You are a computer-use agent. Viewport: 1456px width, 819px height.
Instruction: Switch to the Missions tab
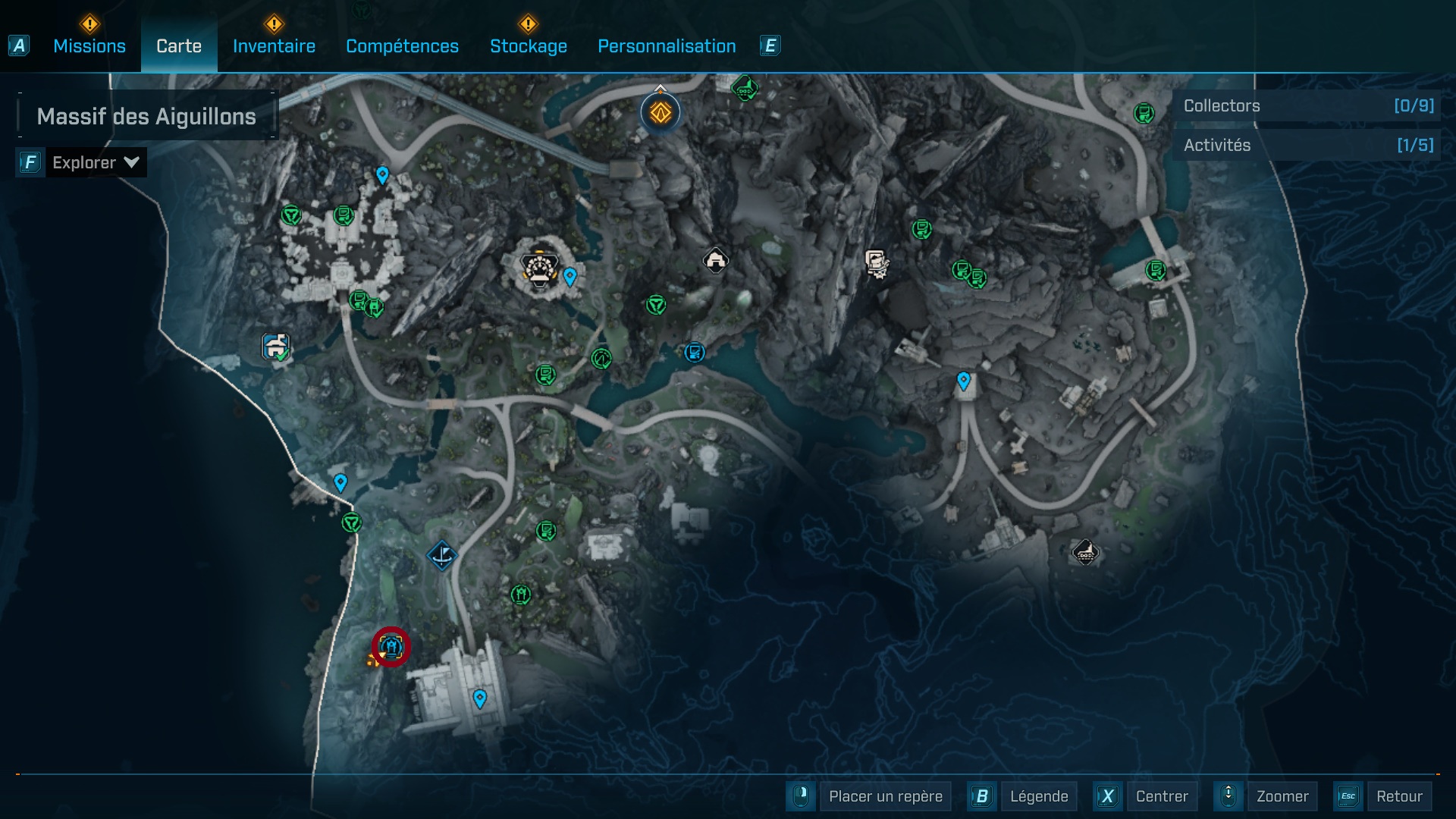89,46
